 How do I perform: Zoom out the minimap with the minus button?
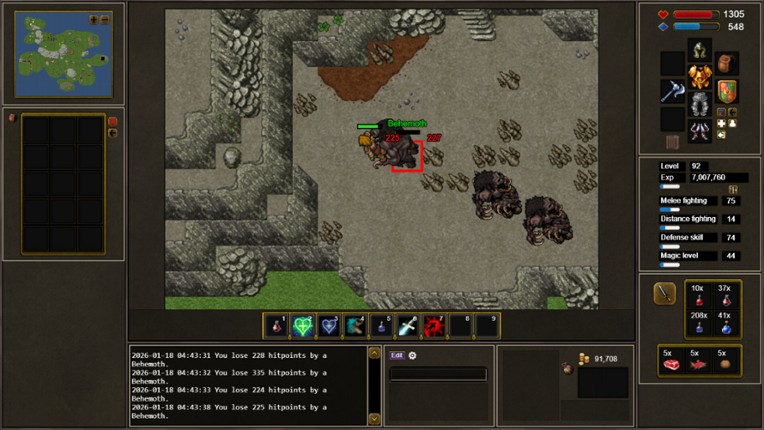(105, 19)
